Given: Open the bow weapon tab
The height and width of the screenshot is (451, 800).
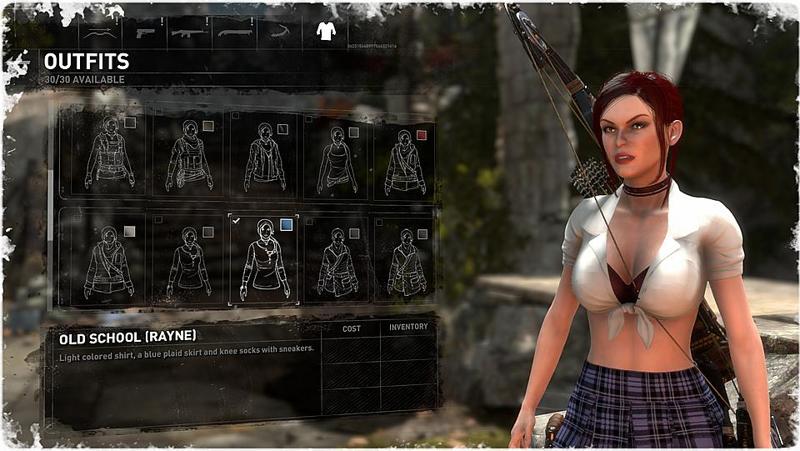Looking at the screenshot, I should coord(101,31).
